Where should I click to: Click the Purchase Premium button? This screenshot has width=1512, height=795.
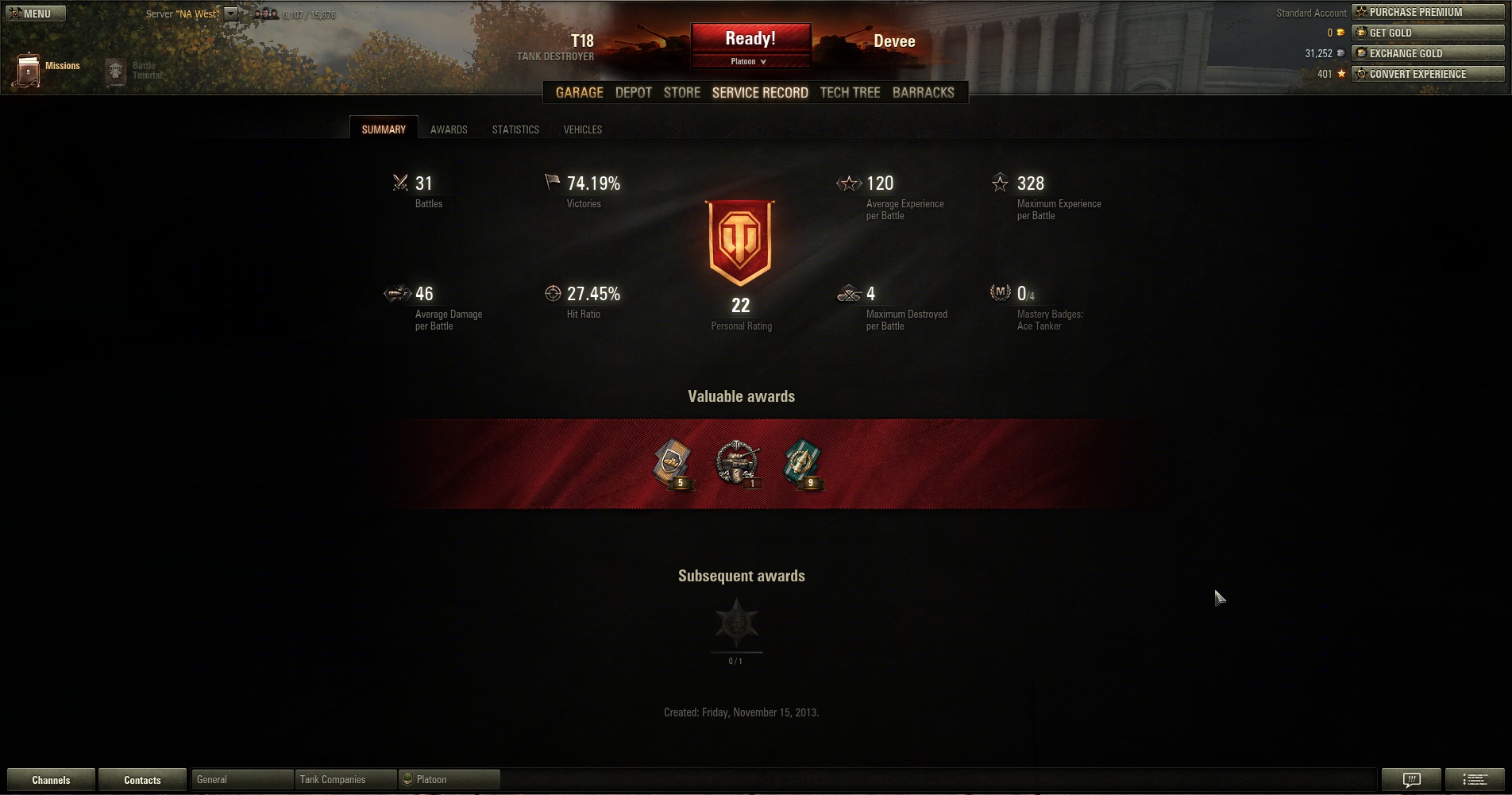pos(1427,12)
